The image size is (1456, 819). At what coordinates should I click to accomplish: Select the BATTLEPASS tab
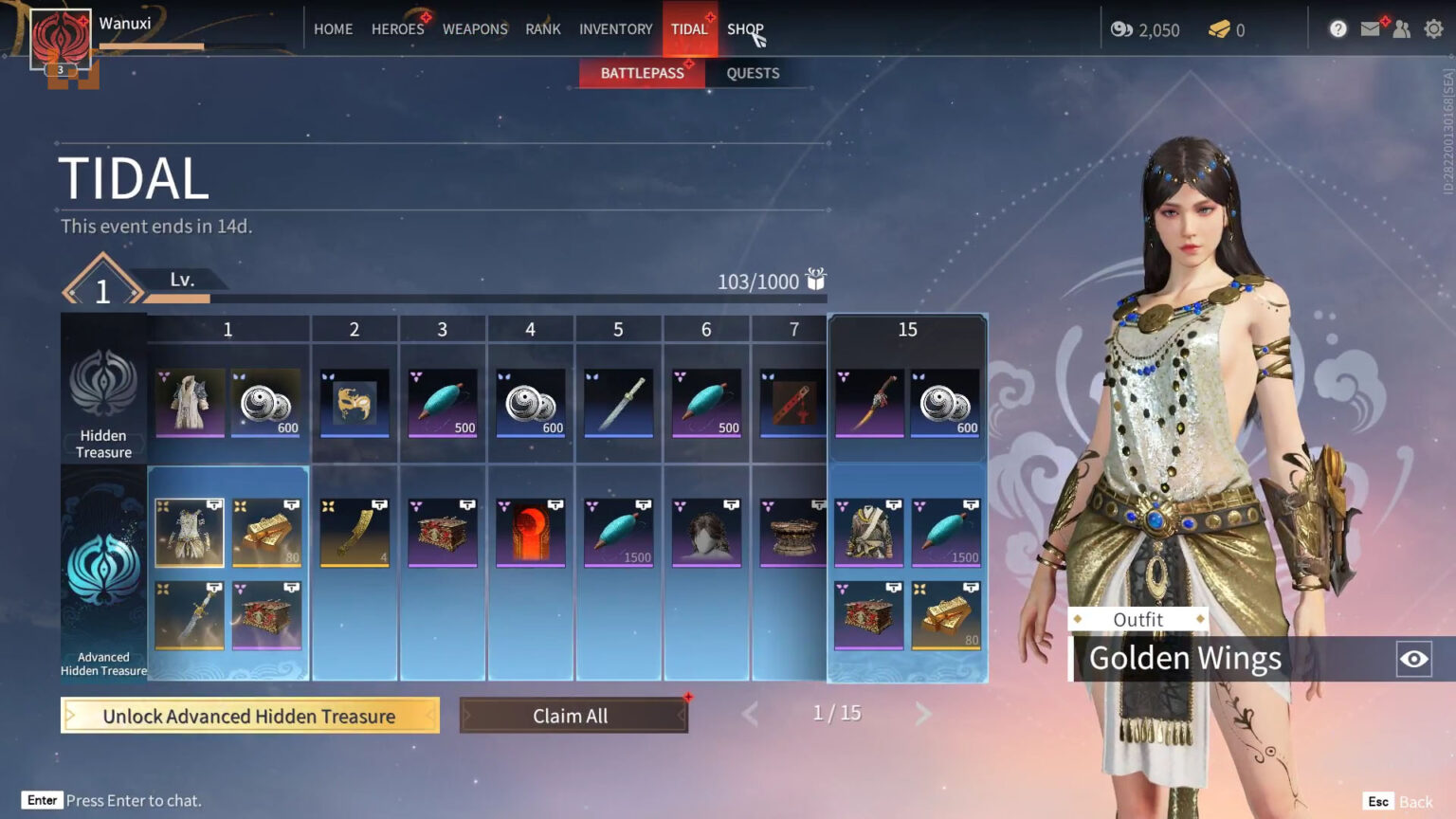642,73
